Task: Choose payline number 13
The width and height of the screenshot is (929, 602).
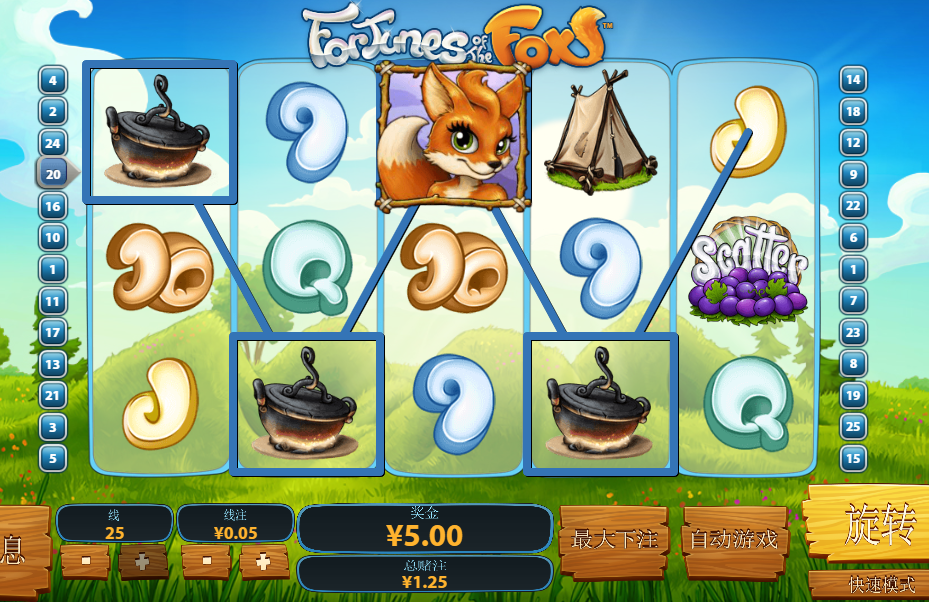Action: click(52, 364)
